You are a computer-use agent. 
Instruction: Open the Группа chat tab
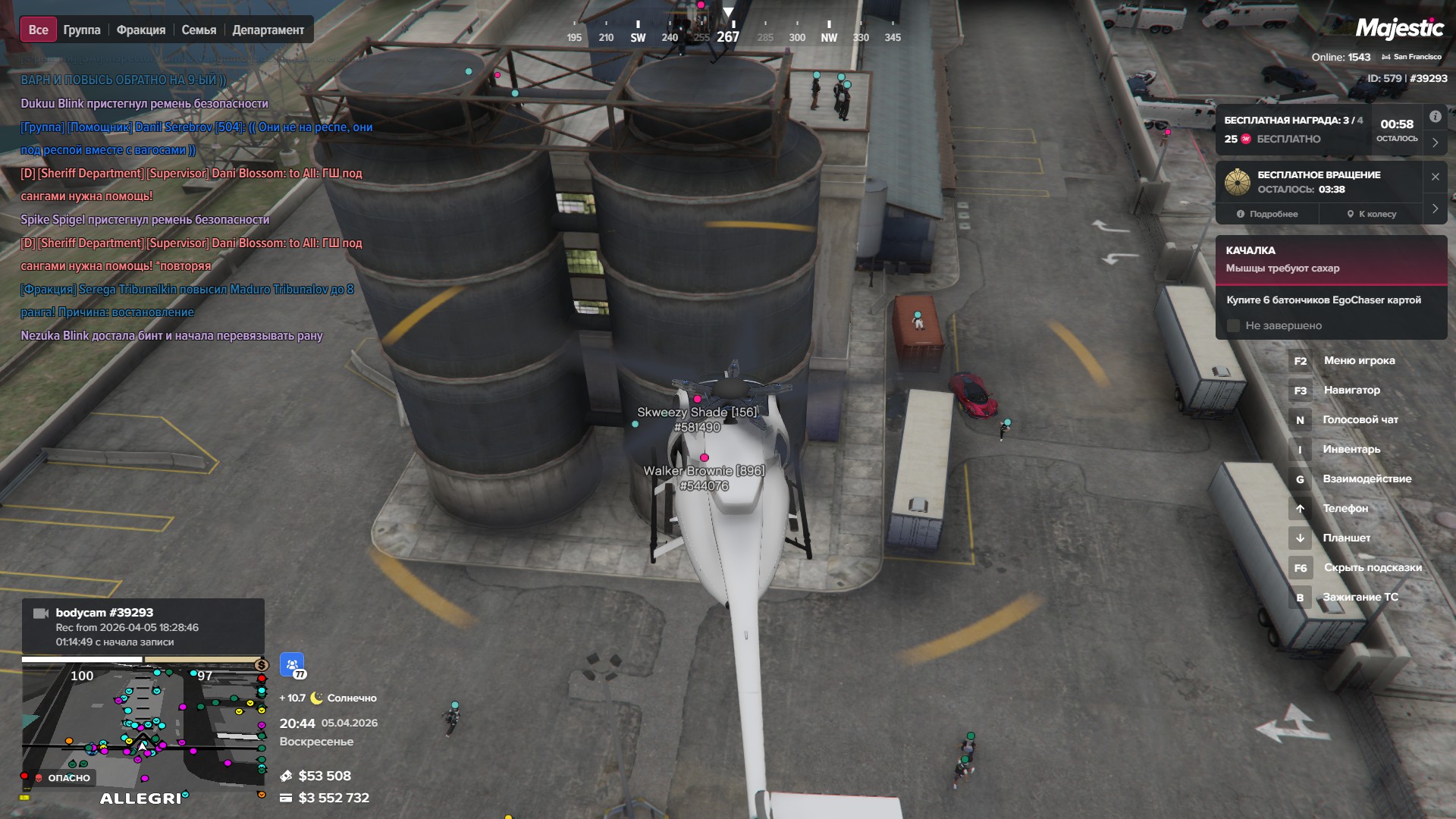point(82,30)
